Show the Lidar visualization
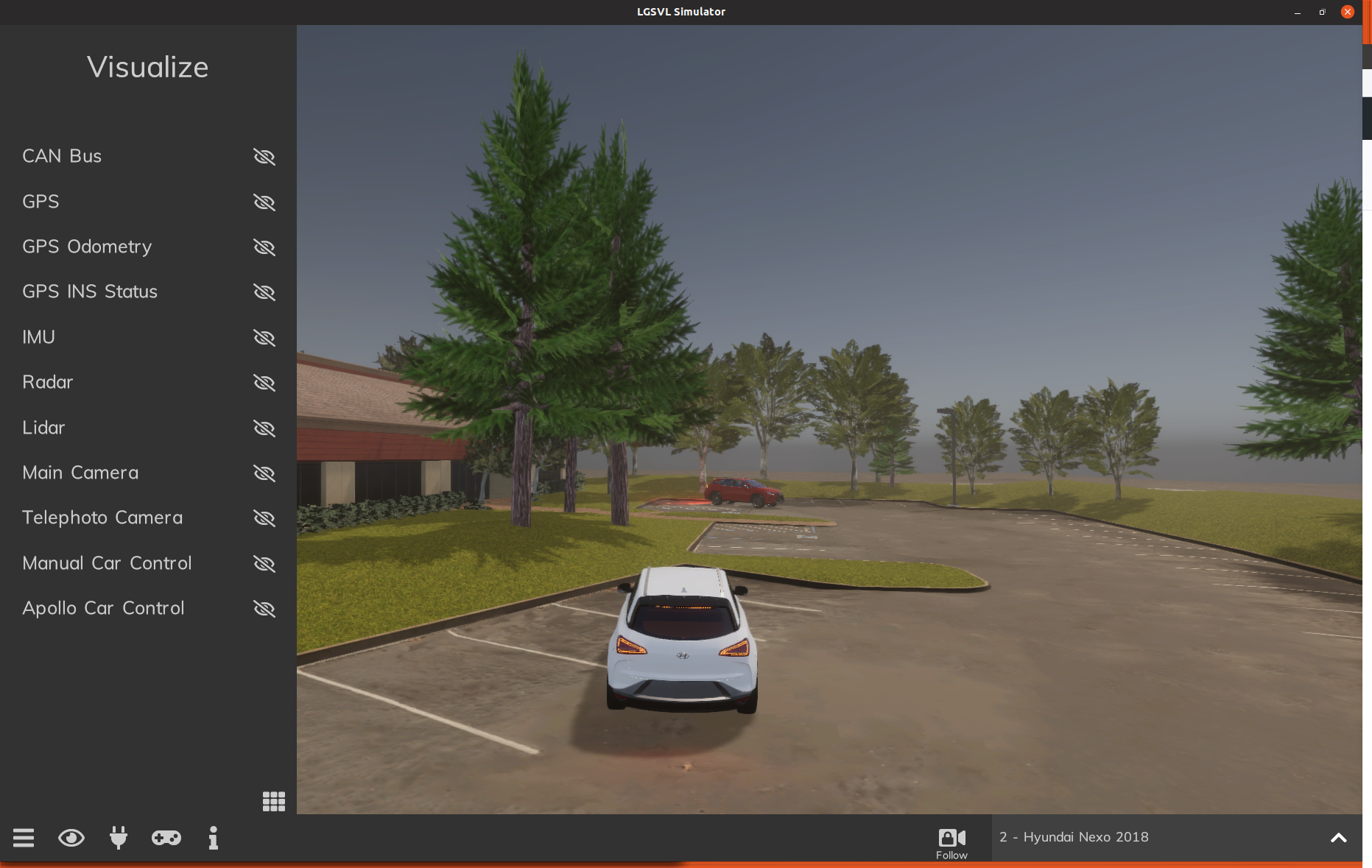This screenshot has width=1372, height=868. pyautogui.click(x=264, y=428)
